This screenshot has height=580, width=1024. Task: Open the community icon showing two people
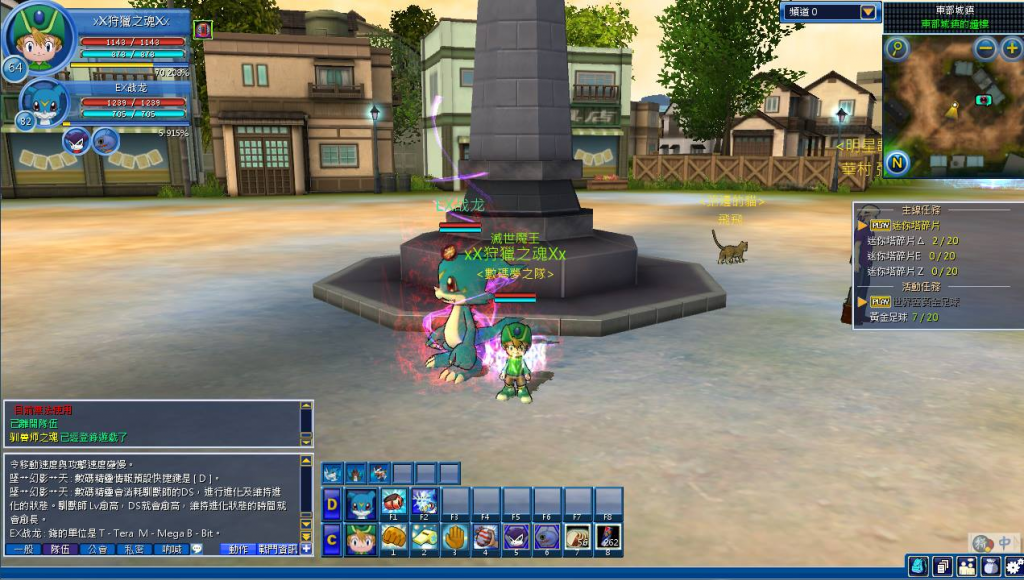(x=966, y=567)
